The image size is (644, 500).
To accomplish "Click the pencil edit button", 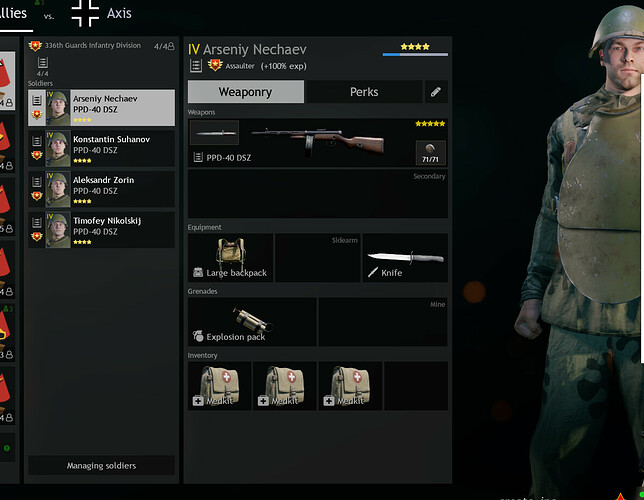I will 436,92.
